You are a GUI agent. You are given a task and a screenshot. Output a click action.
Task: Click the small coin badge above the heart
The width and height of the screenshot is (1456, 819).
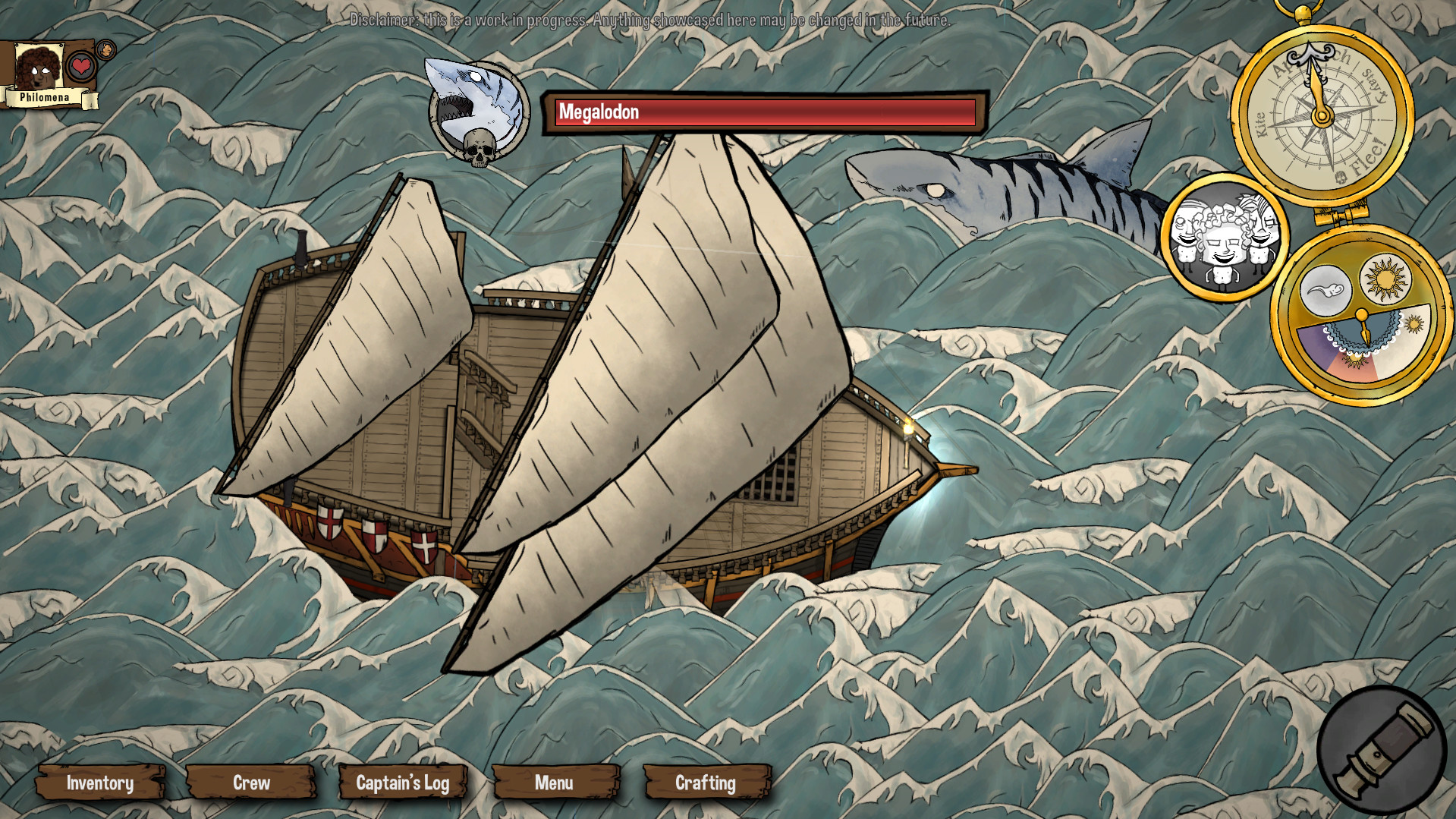(105, 48)
